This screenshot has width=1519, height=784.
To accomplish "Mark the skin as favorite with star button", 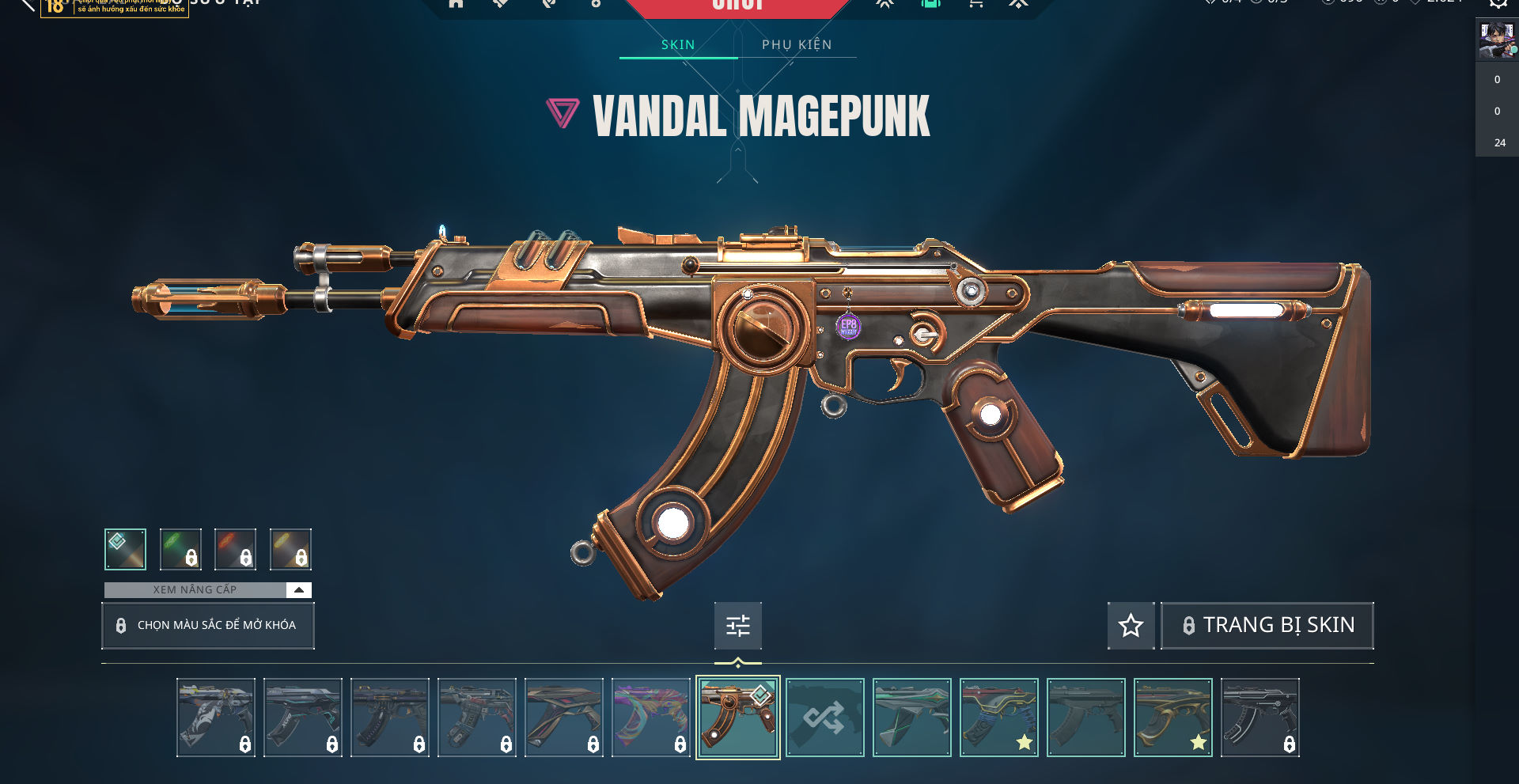I will coord(1131,626).
